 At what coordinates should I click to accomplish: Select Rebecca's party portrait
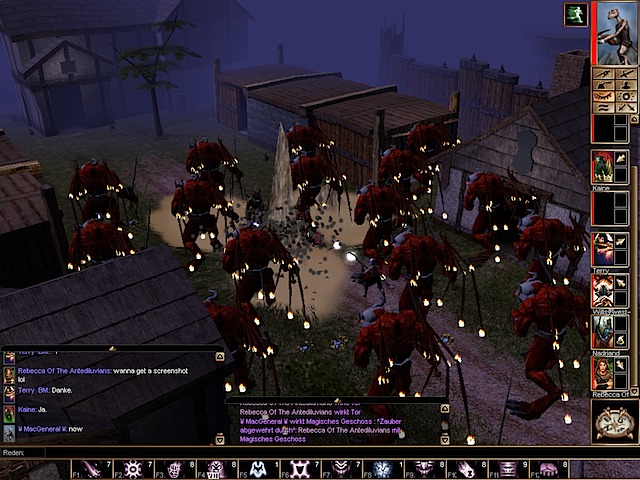[x=602, y=372]
